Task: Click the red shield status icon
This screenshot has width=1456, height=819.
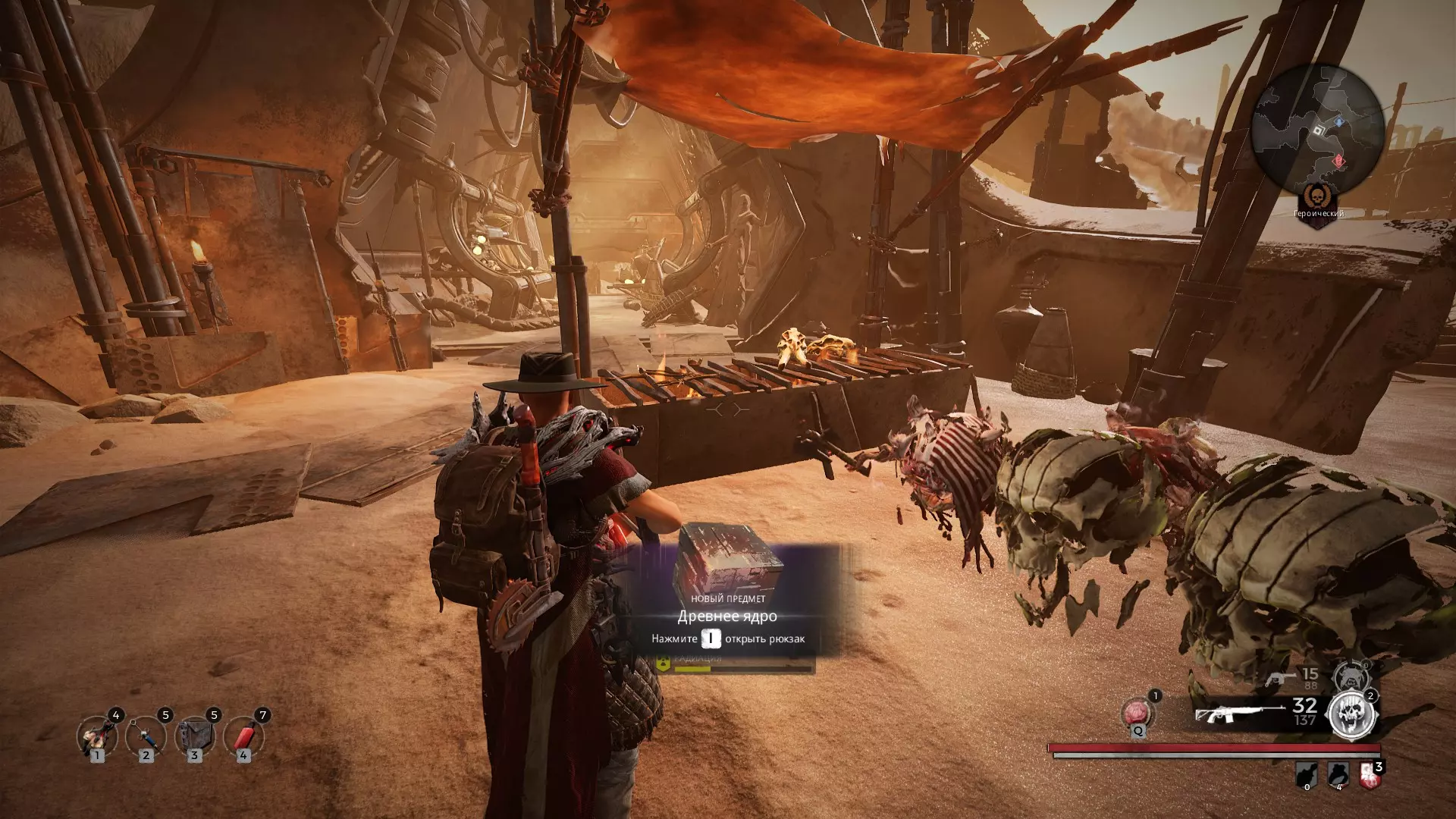Action: coord(1370,774)
